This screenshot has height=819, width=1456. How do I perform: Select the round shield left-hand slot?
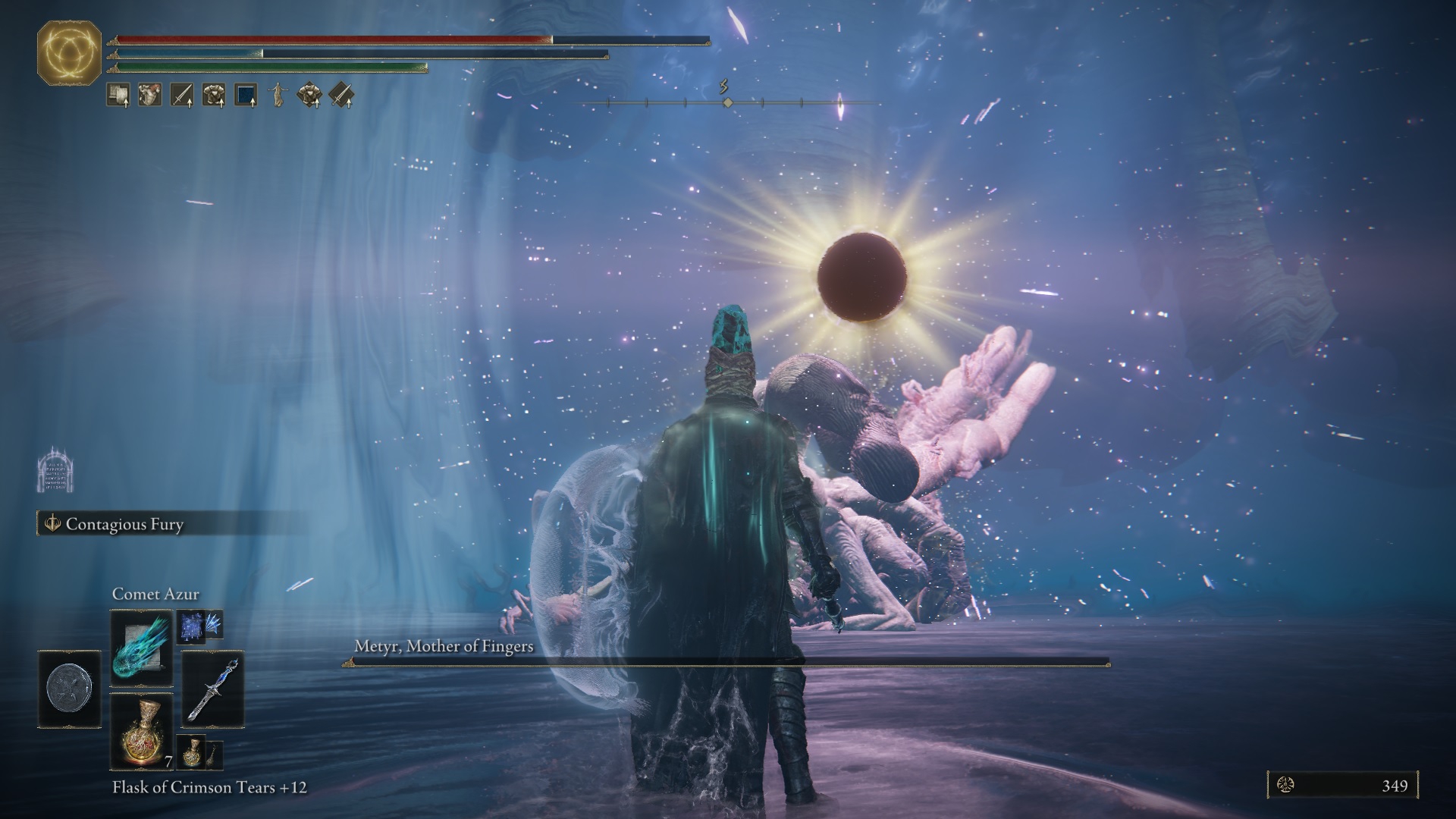(x=69, y=689)
